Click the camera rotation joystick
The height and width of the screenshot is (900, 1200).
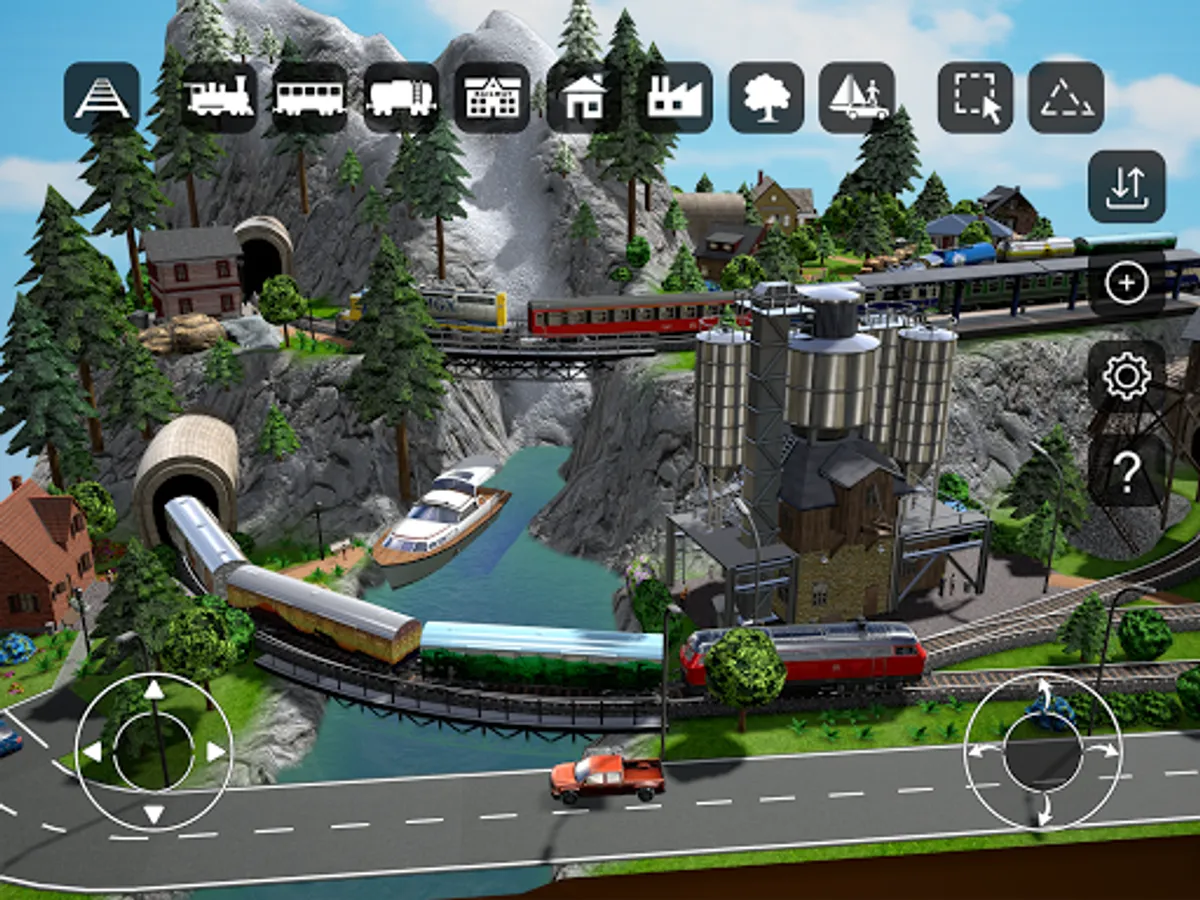(x=1043, y=751)
